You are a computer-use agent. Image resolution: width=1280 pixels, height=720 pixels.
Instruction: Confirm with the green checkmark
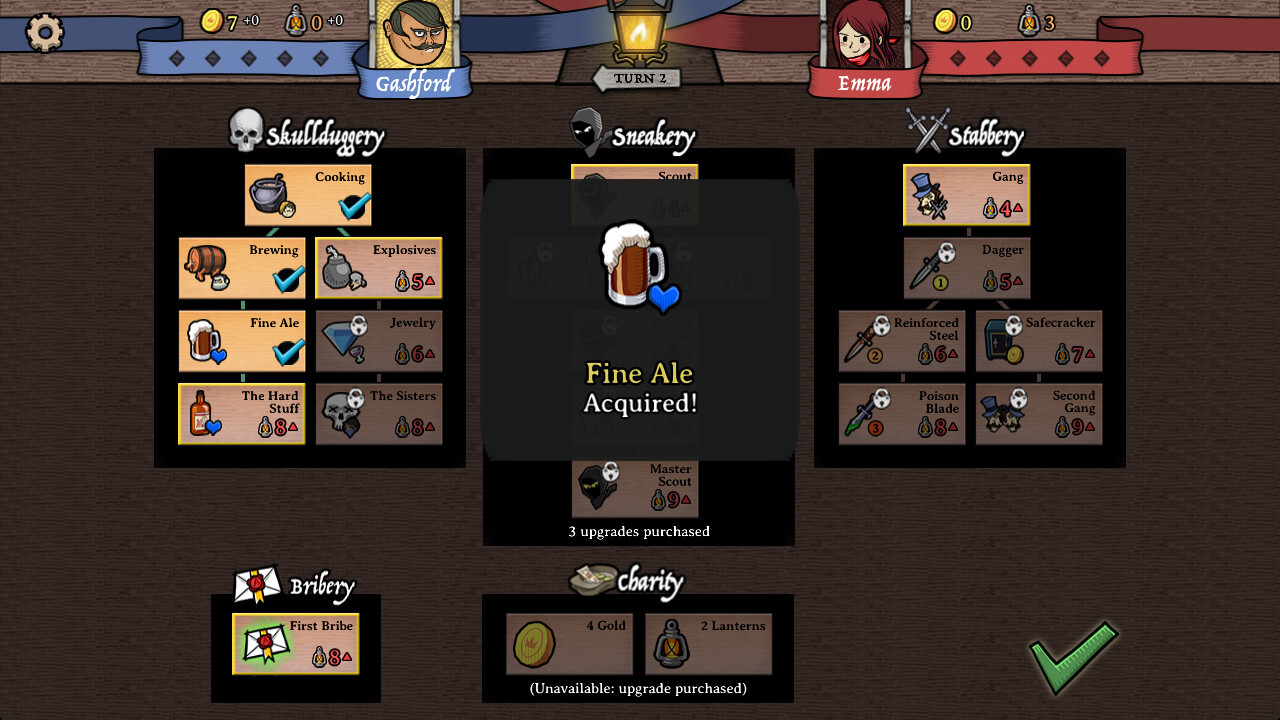1074,660
